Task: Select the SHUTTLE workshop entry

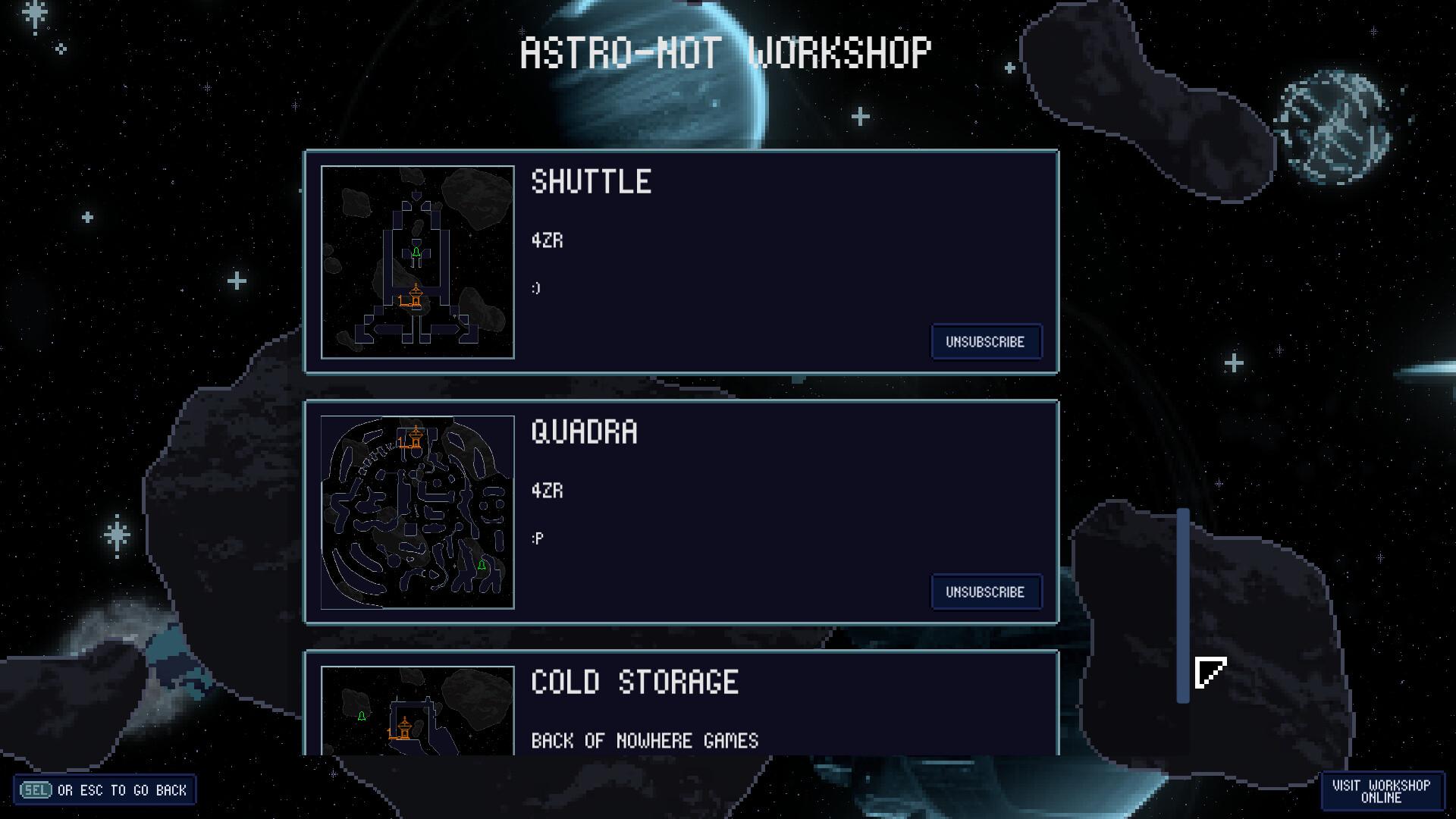Action: coord(681,262)
